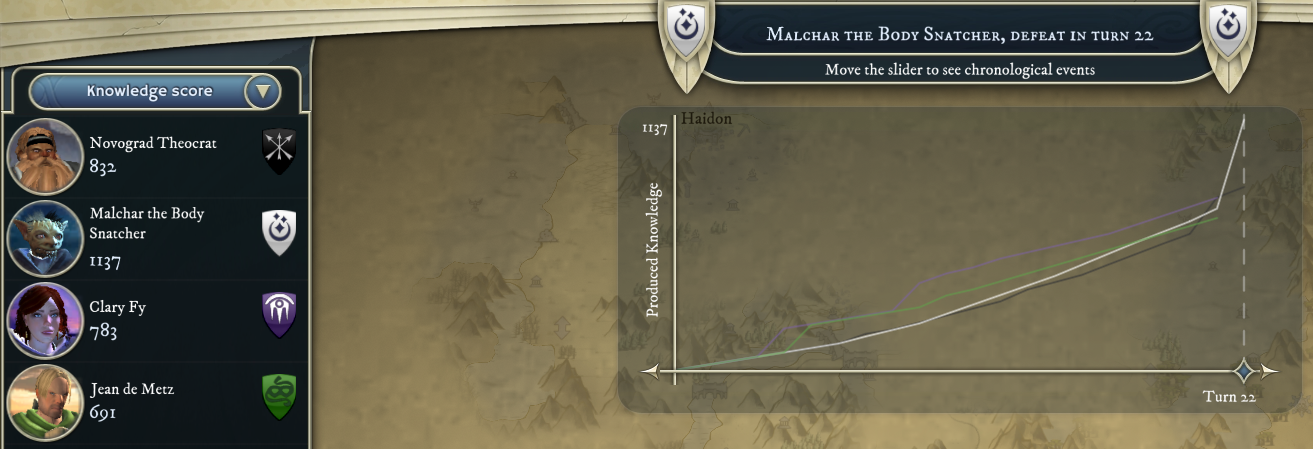This screenshot has width=1313, height=449.
Task: Select Novograd Theocrat player row
Action: [154, 155]
